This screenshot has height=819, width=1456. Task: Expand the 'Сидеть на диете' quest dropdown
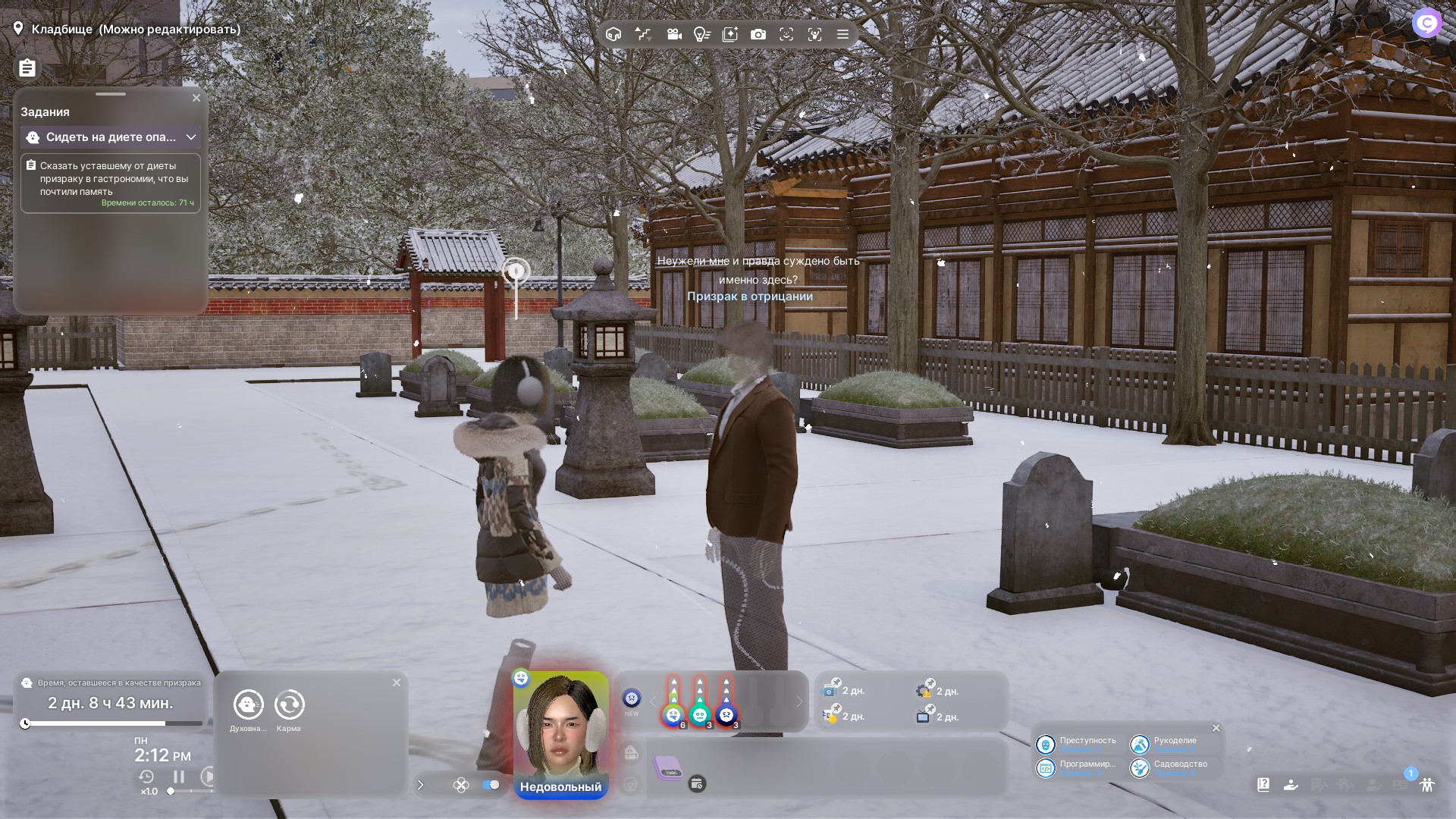(191, 137)
